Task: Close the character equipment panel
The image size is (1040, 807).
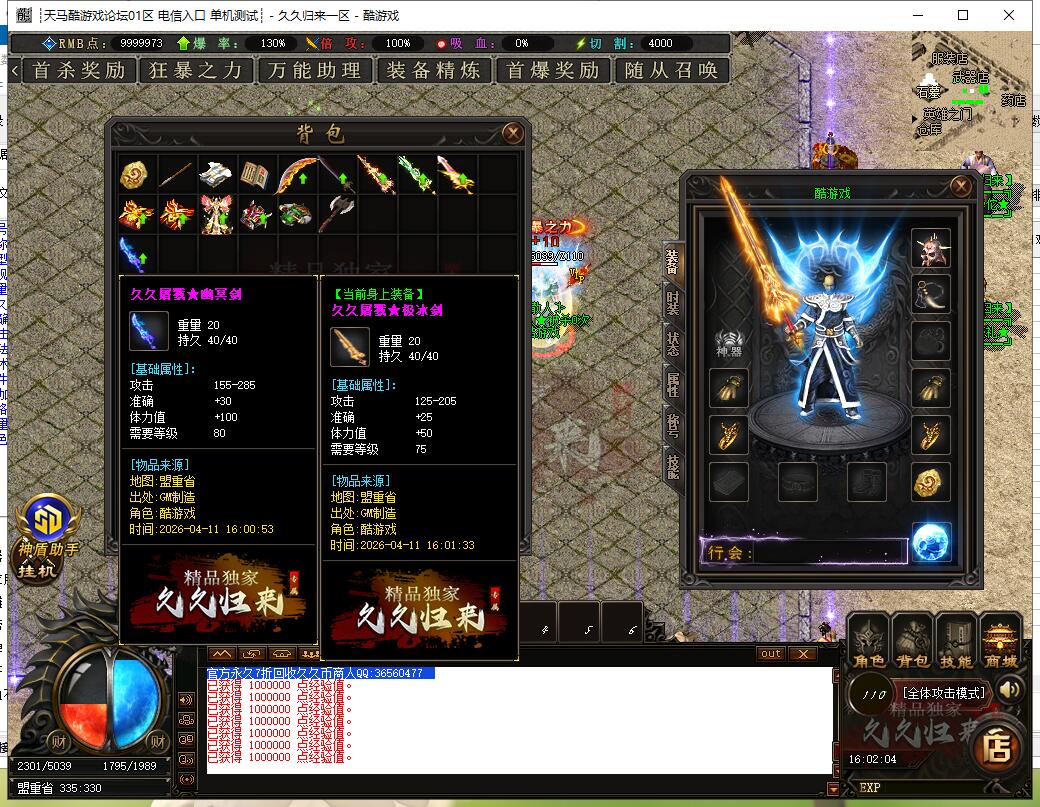Action: coord(961,186)
